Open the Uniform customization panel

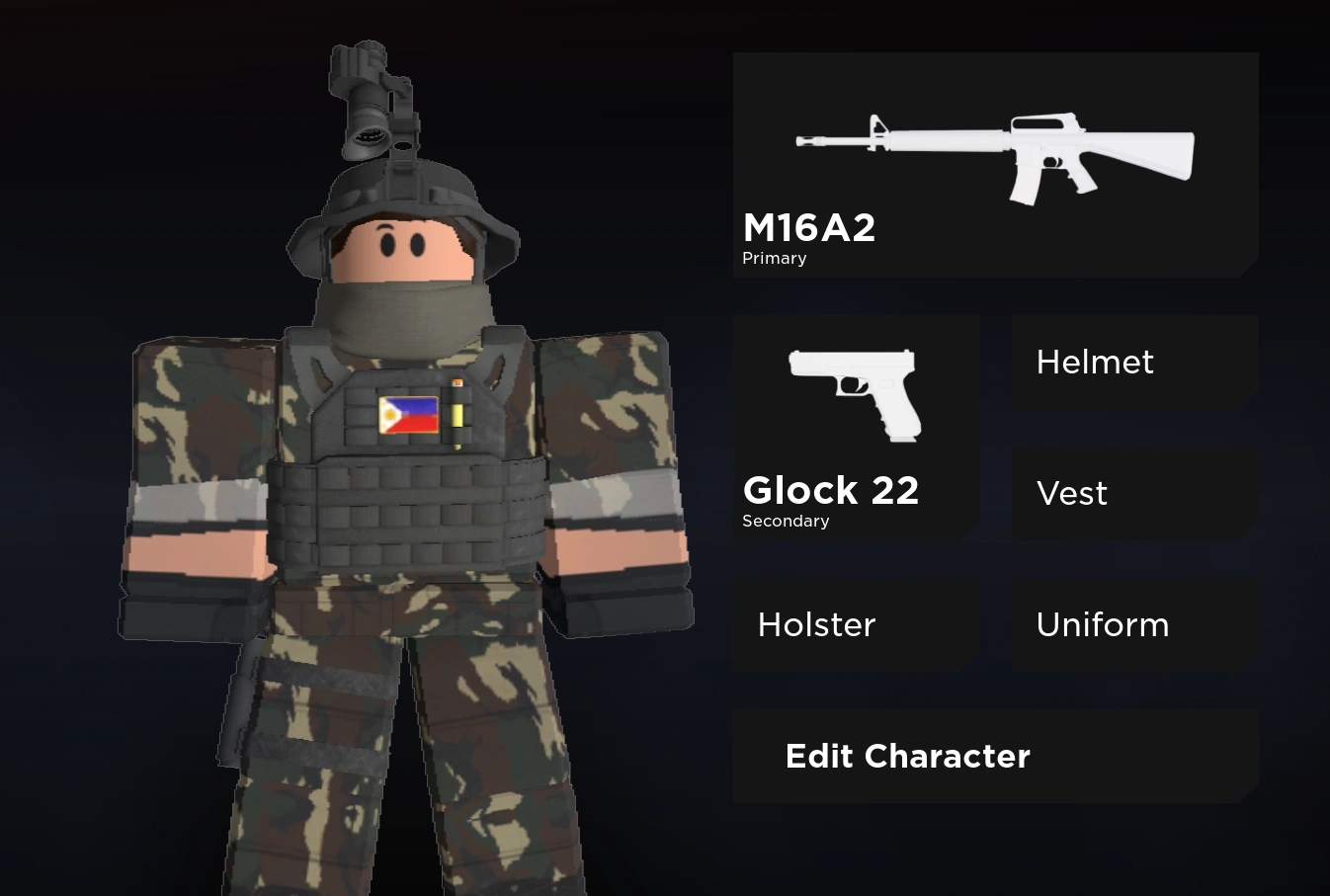1133,624
